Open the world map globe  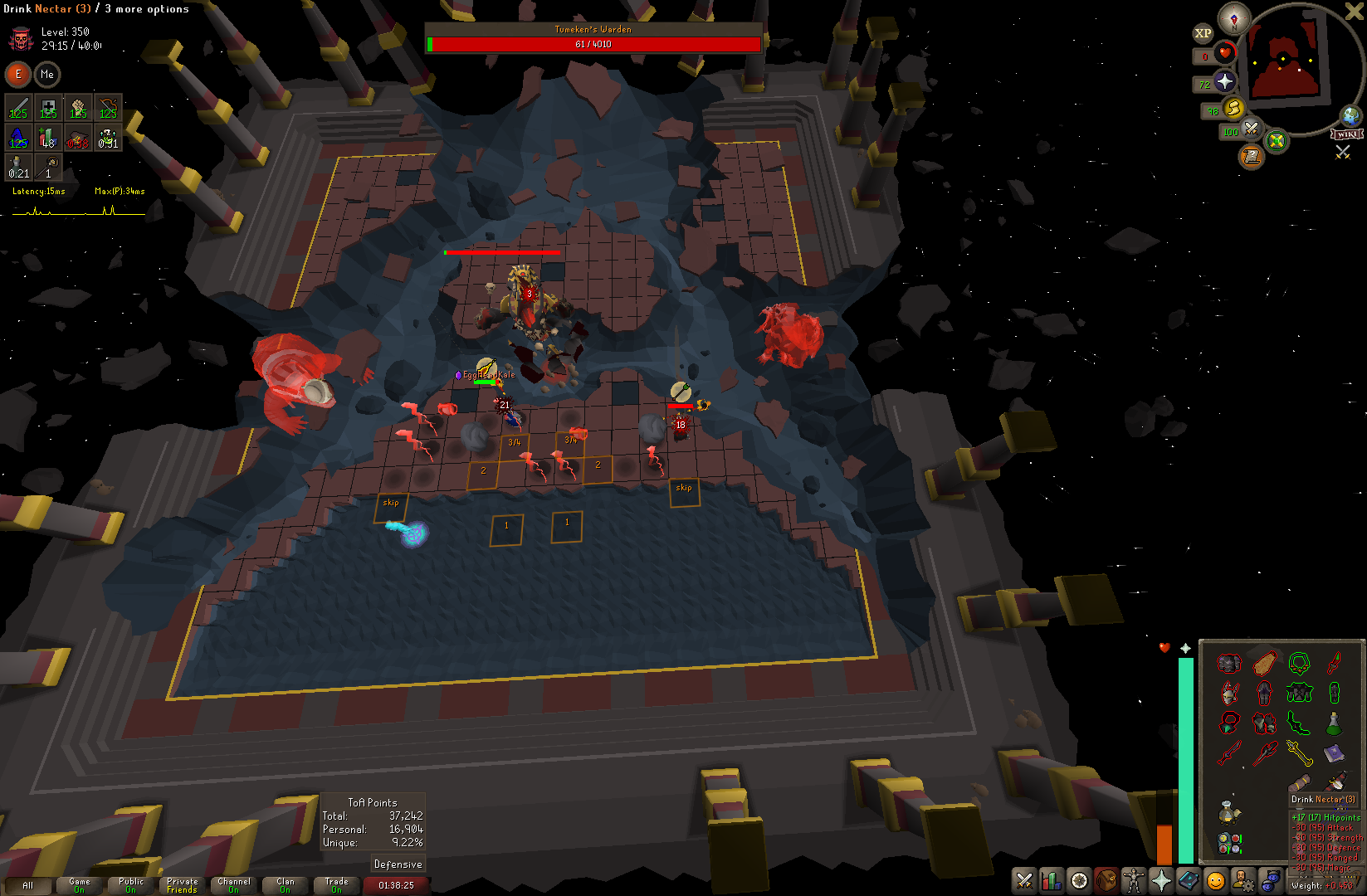tap(1351, 115)
